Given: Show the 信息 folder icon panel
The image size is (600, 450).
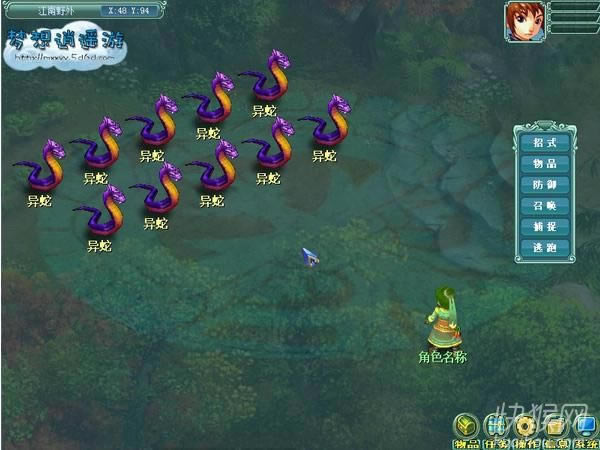Looking at the screenshot, I should click(x=556, y=425).
